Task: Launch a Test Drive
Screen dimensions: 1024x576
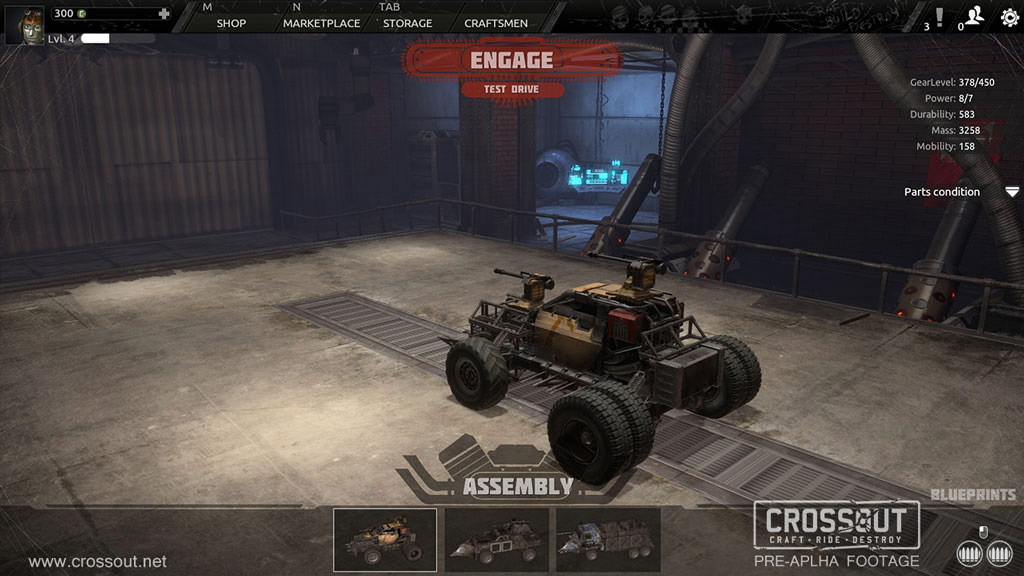Action: 512,90
